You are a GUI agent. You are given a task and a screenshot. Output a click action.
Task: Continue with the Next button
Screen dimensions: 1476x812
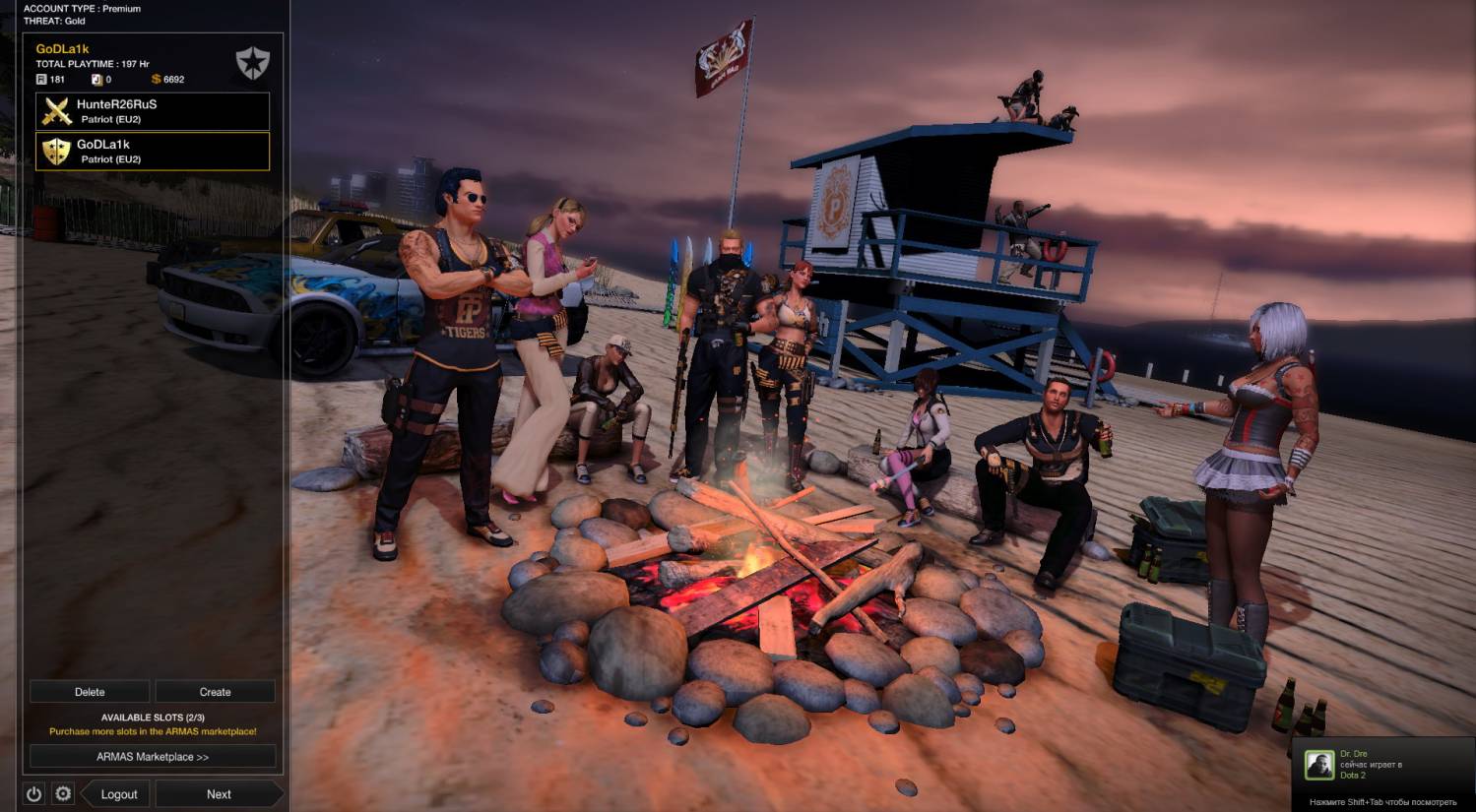point(219,794)
